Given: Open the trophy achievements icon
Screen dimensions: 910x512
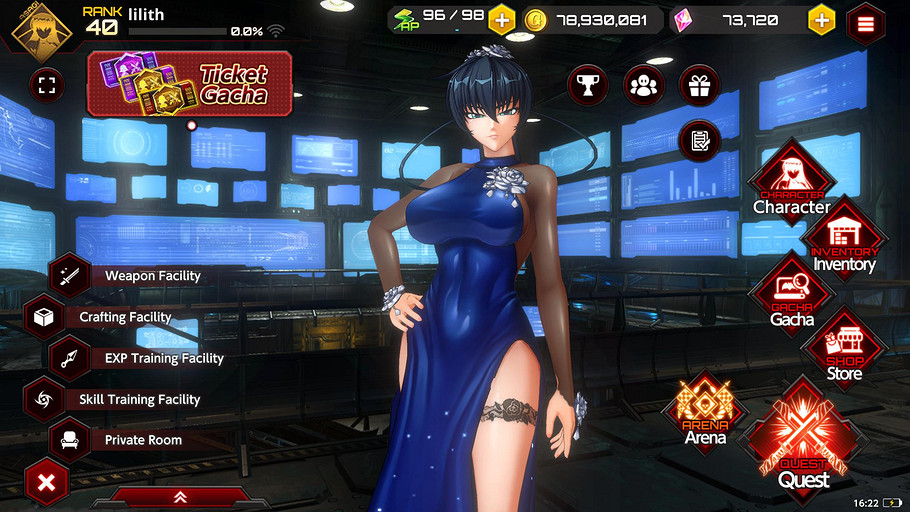Looking at the screenshot, I should (588, 85).
